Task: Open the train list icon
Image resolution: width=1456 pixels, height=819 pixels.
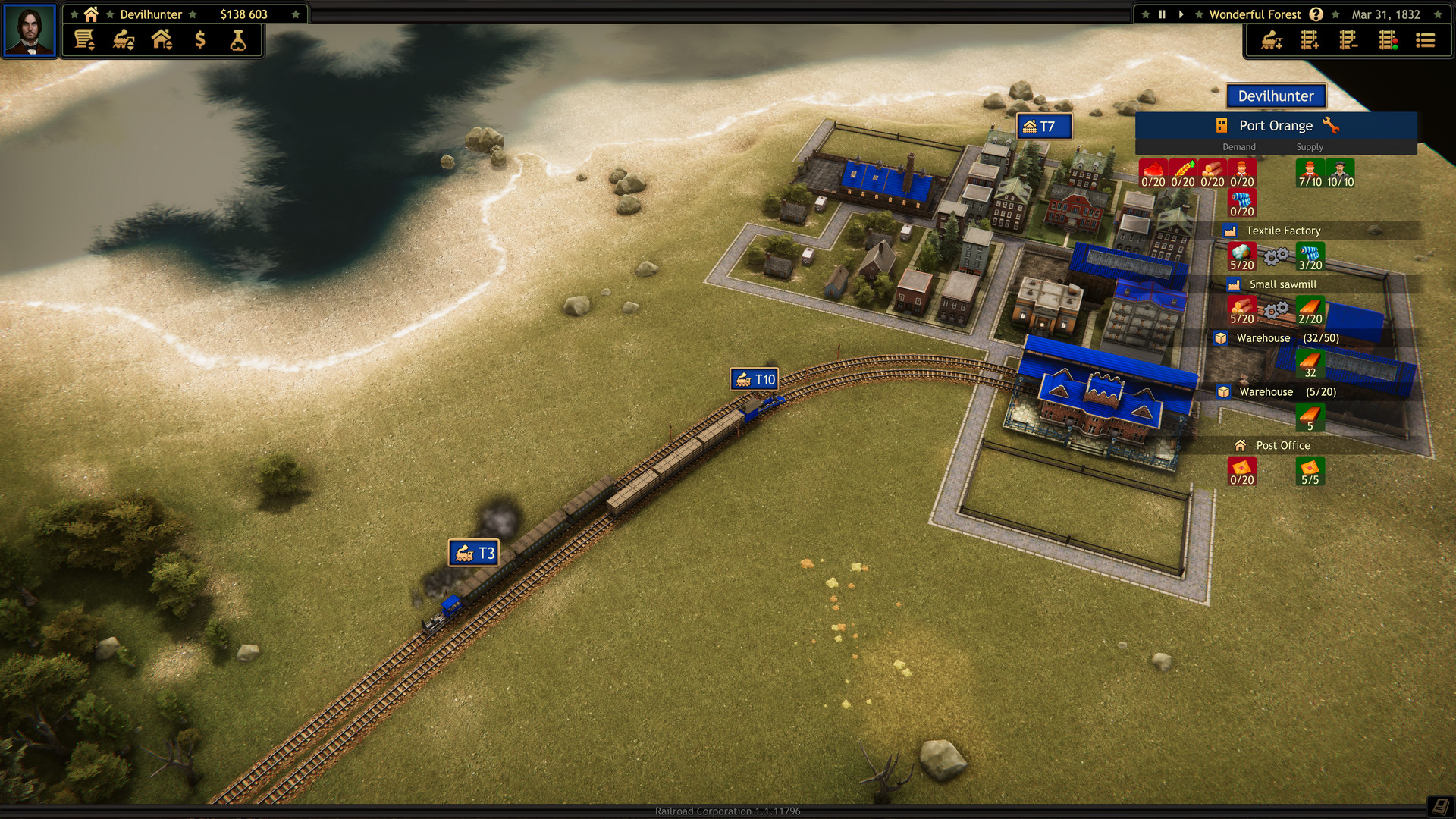Action: [x=1426, y=40]
